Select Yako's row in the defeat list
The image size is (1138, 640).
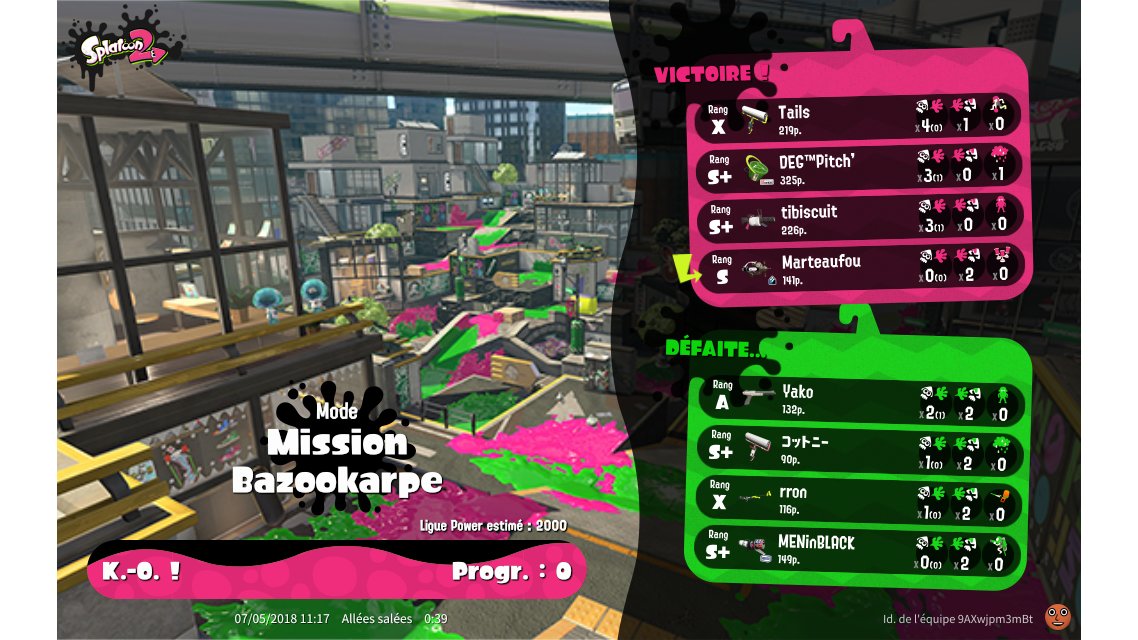pos(858,400)
